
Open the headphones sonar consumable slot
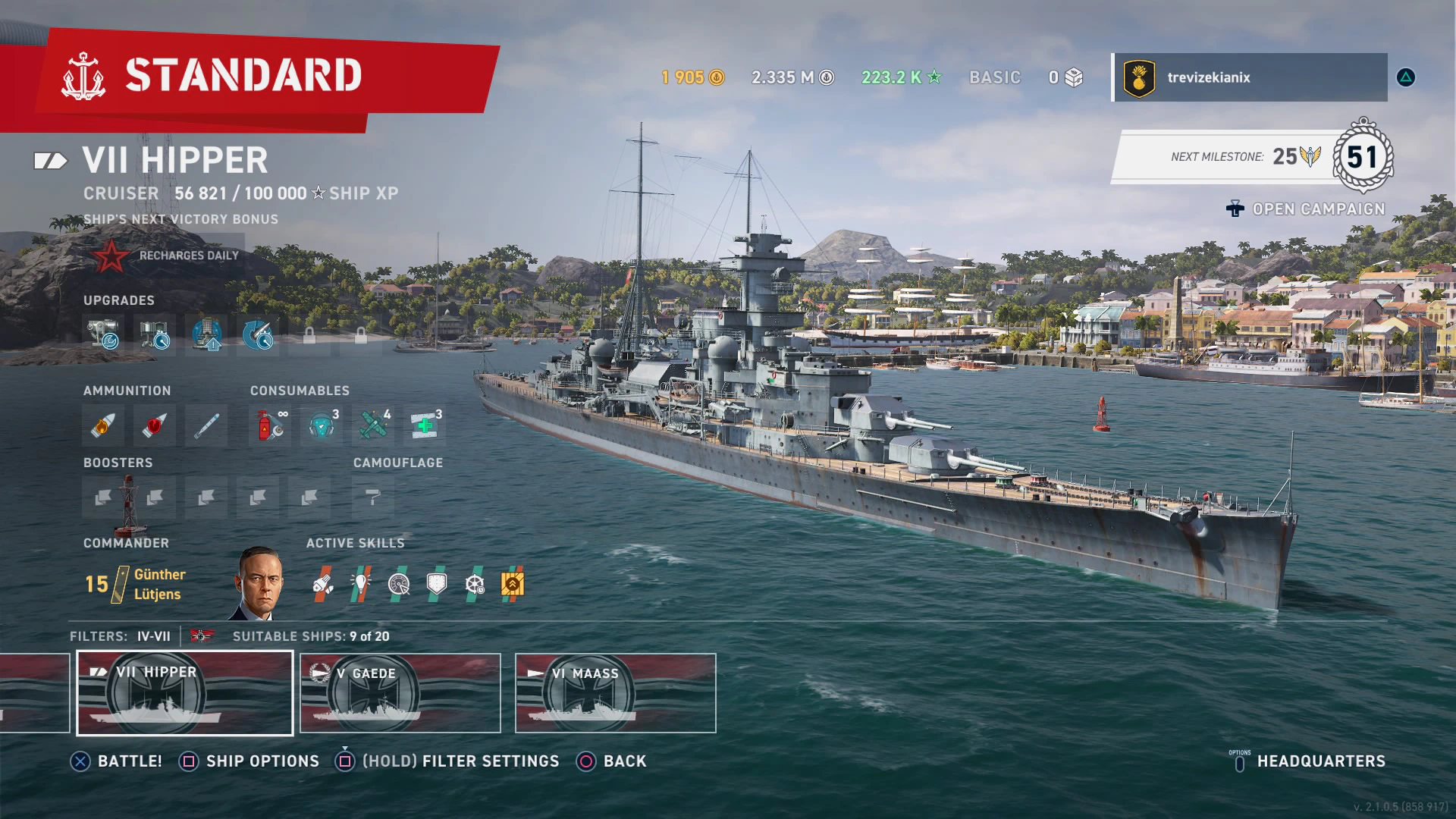[x=322, y=425]
